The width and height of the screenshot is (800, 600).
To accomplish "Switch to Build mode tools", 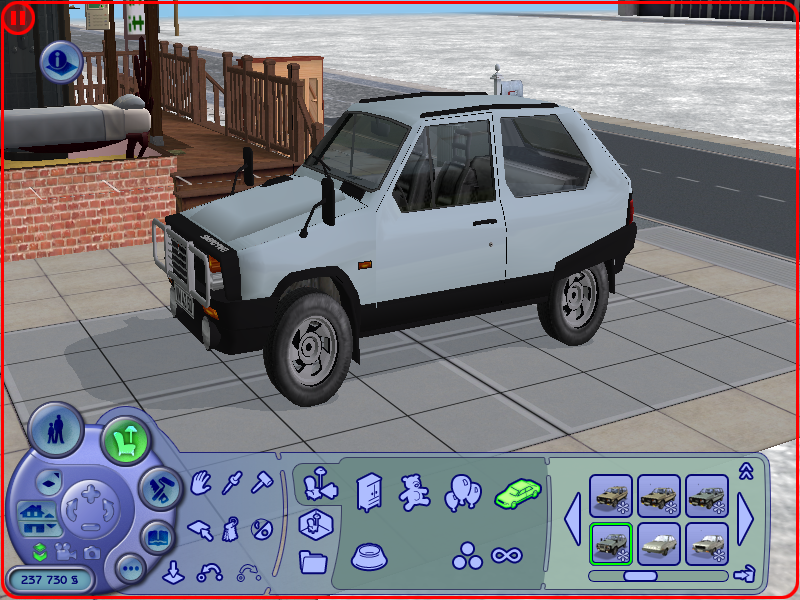I will [x=157, y=489].
